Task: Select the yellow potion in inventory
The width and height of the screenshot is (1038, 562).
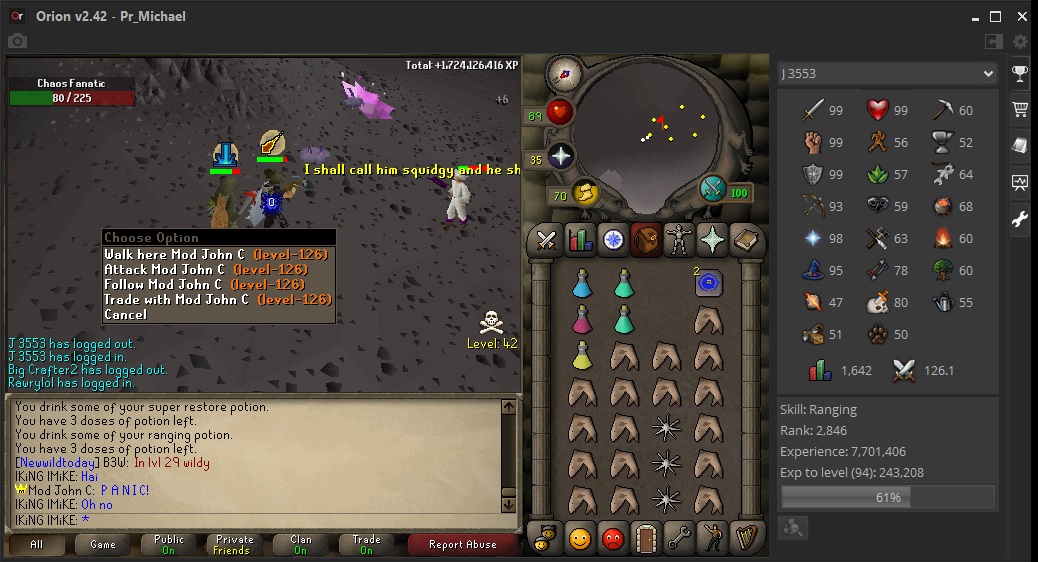Action: click(582, 355)
